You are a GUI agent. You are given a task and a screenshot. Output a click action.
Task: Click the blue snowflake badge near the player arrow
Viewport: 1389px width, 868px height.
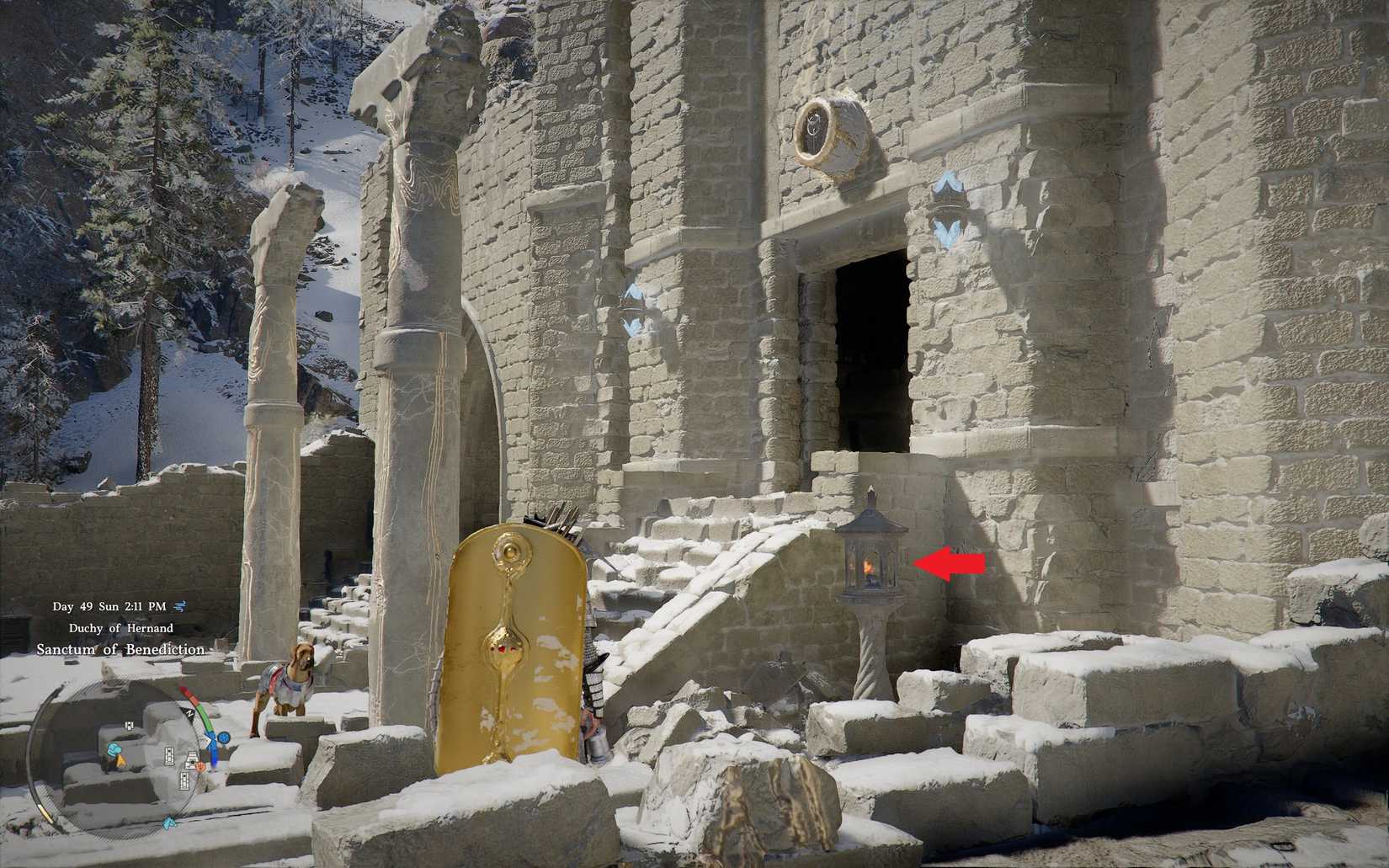pos(224,738)
